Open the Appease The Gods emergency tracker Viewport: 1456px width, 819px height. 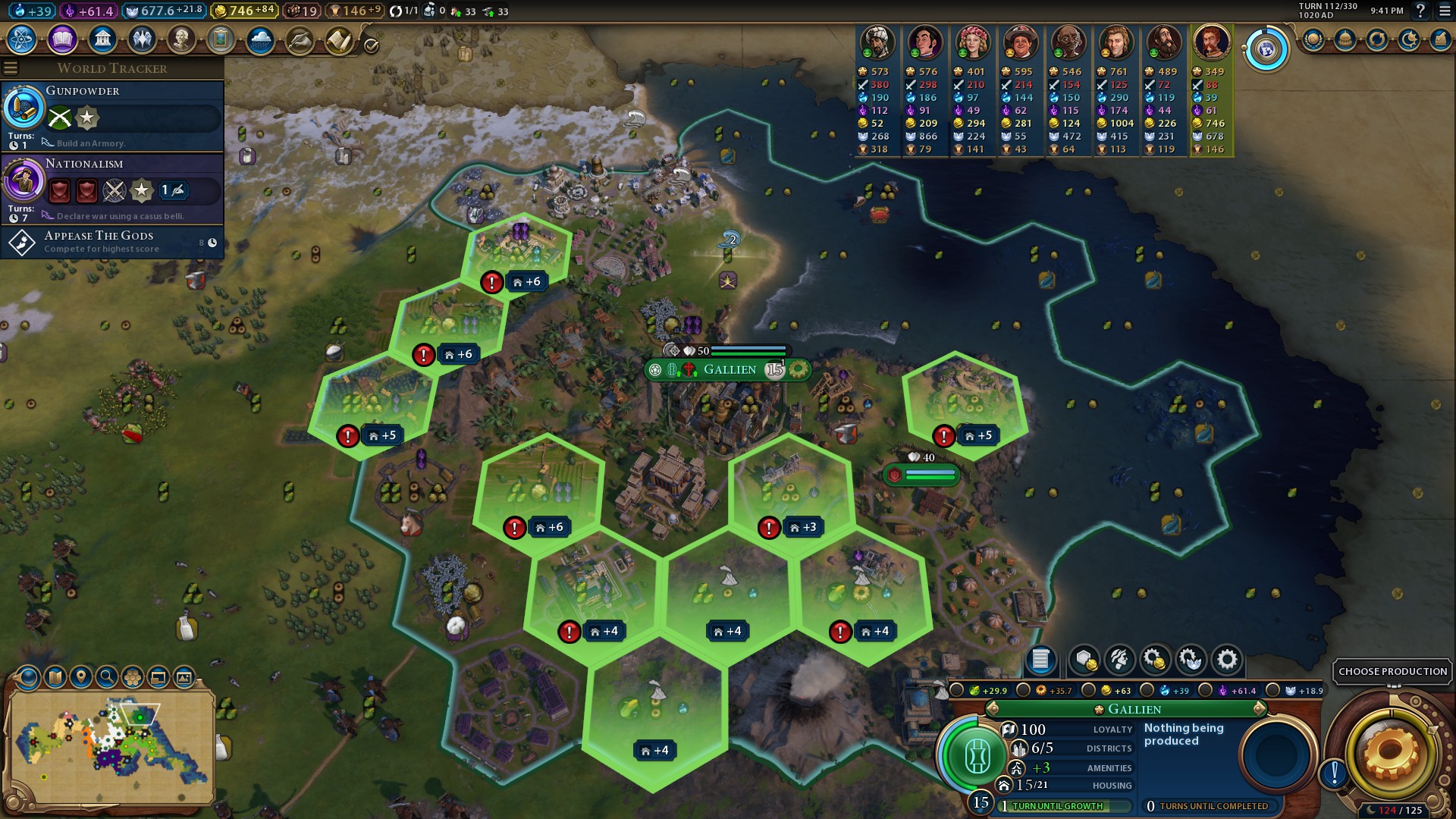point(112,242)
